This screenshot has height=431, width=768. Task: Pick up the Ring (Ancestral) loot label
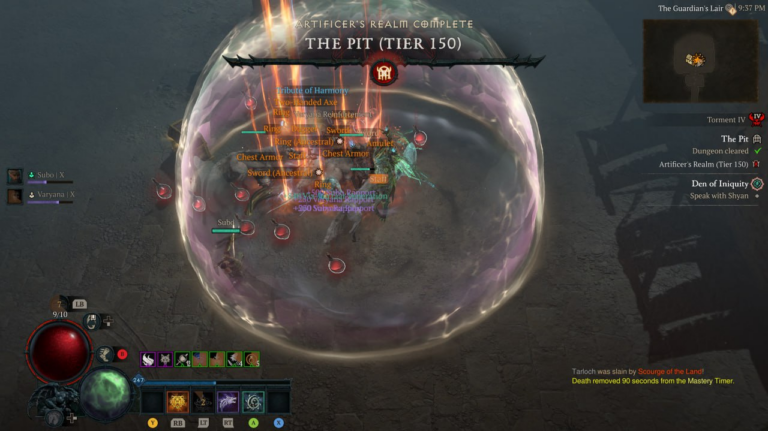point(302,142)
